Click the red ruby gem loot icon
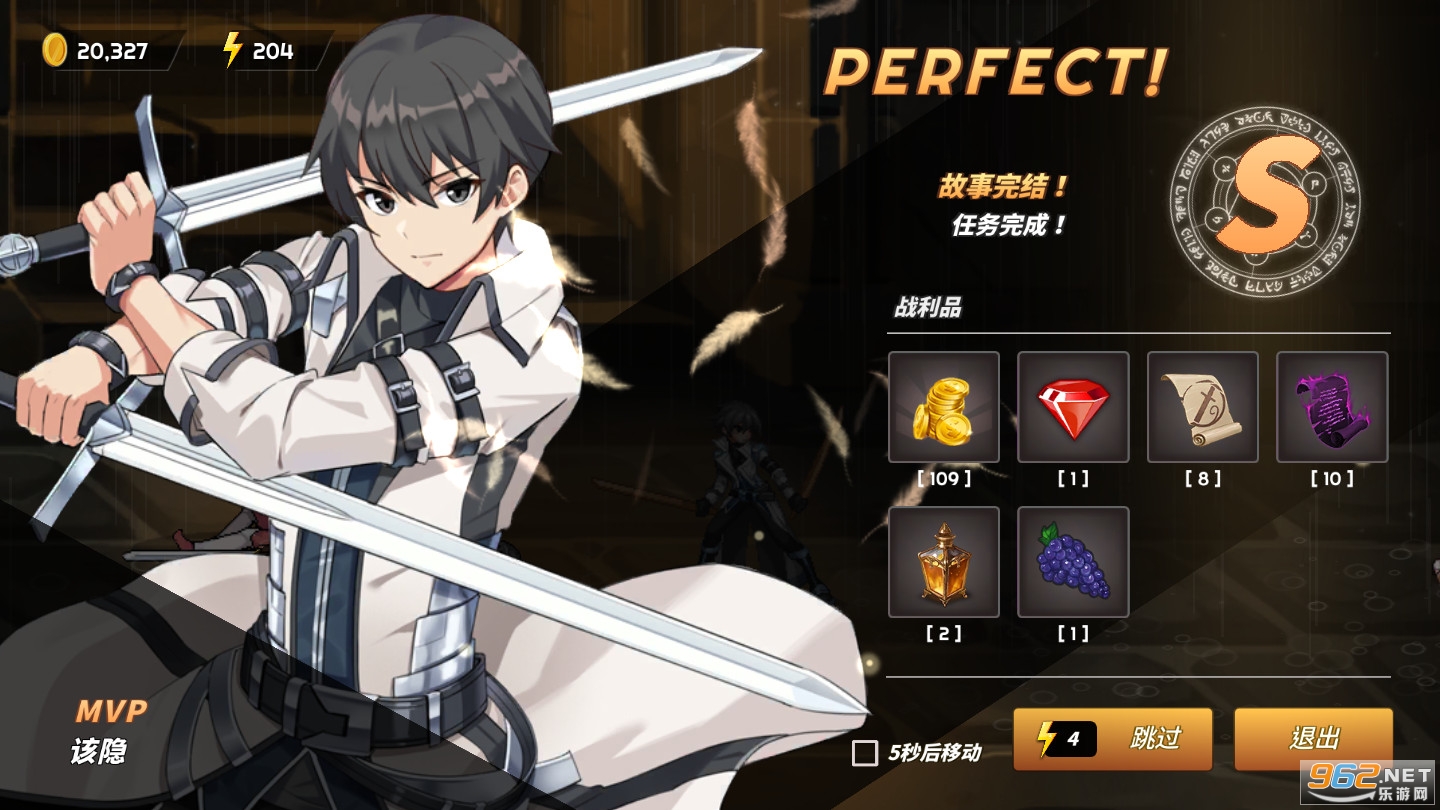 [1073, 407]
